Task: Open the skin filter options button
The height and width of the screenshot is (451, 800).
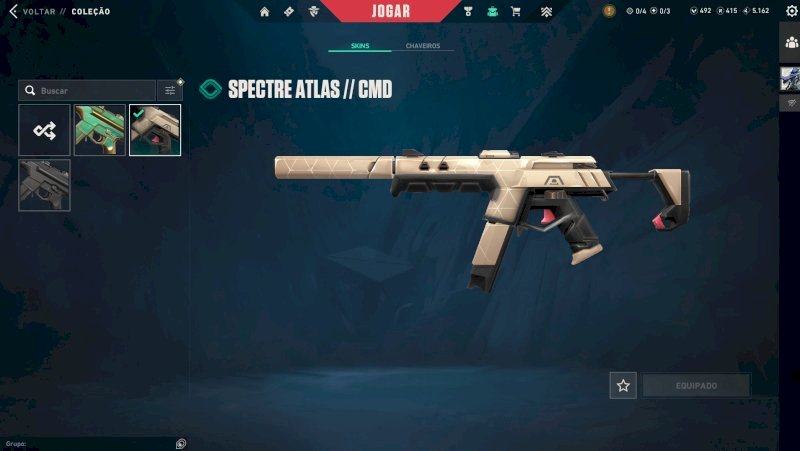Action: tap(170, 90)
